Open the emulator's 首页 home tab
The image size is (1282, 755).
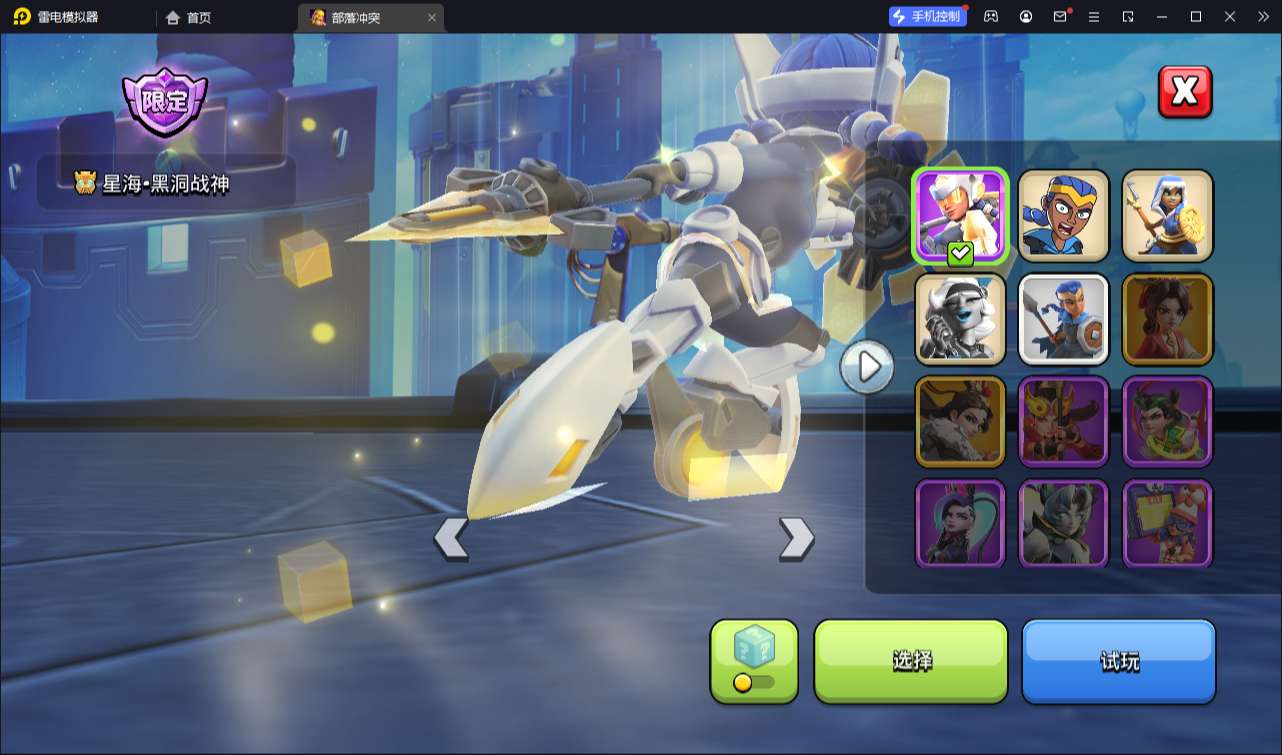click(189, 17)
